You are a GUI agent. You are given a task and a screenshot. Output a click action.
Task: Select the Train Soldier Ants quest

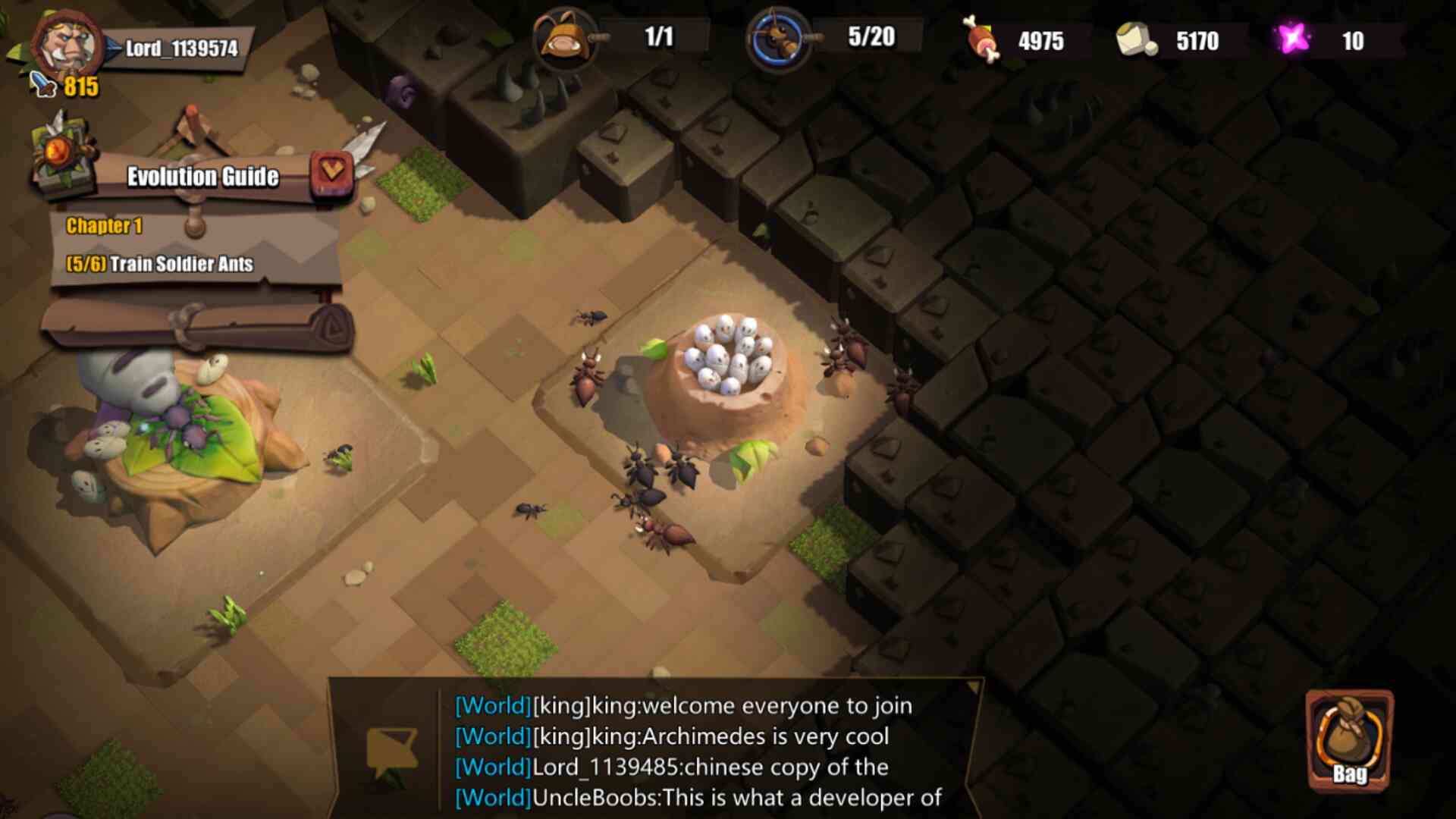[x=160, y=264]
